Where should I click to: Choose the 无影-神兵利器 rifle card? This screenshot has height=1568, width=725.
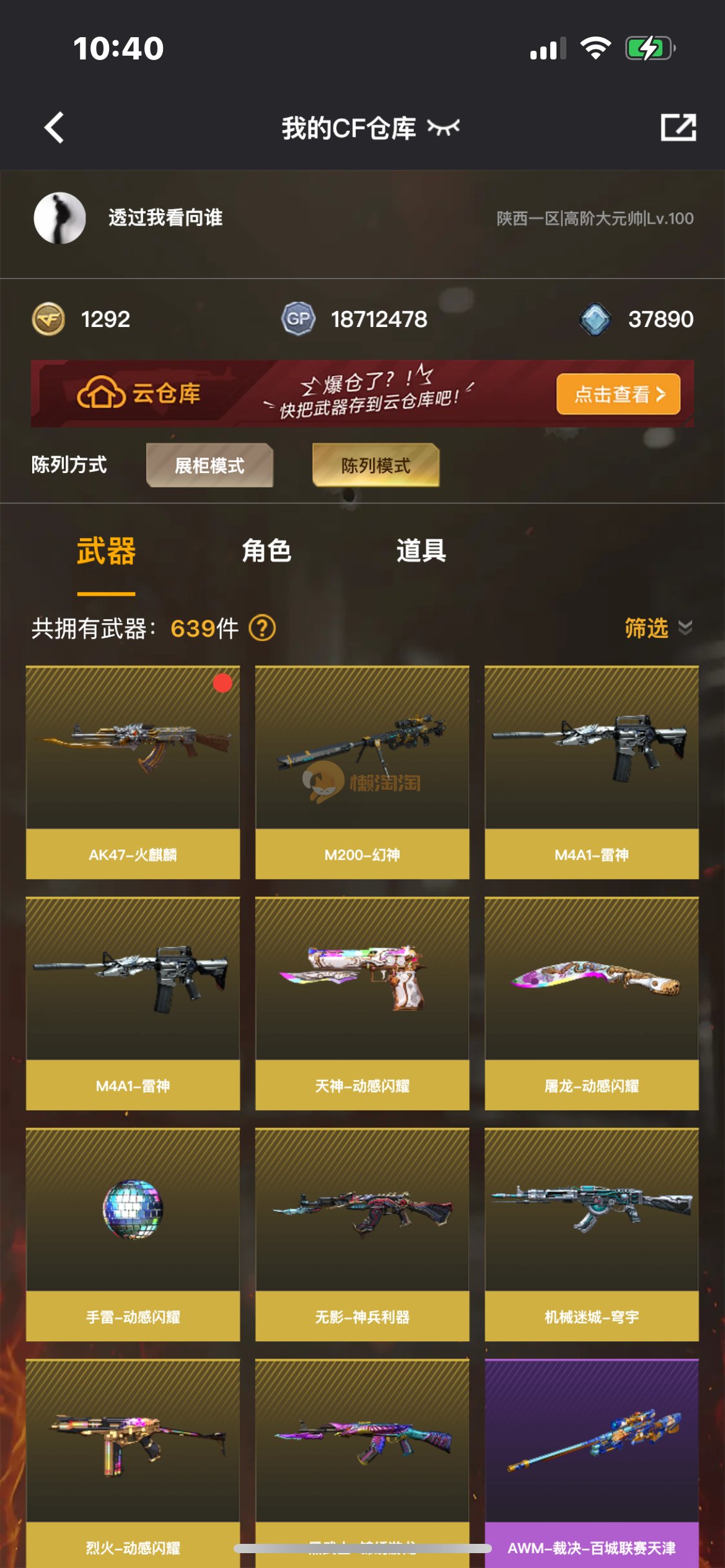click(x=362, y=1234)
